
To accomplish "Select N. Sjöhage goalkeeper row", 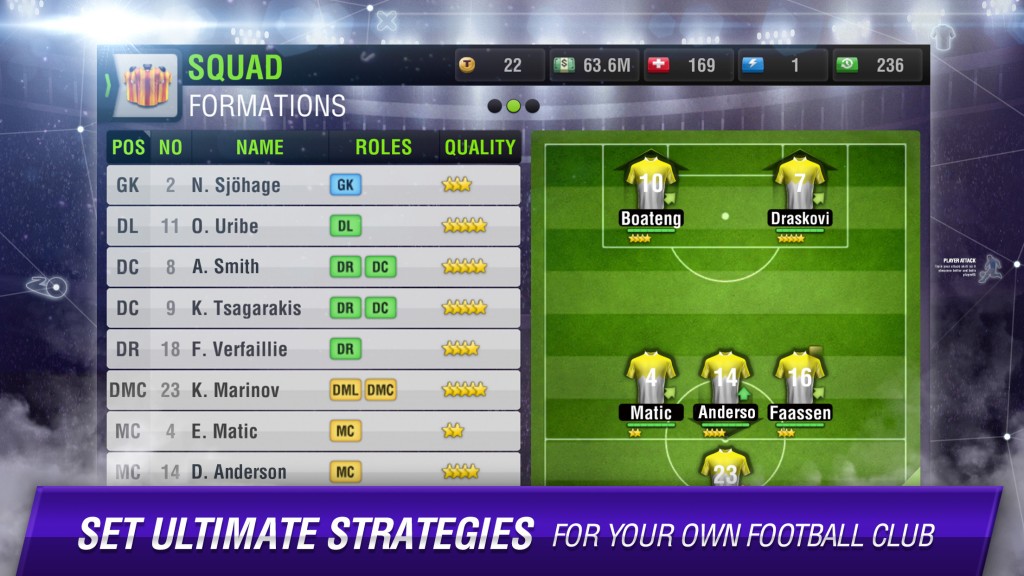I will pyautogui.click(x=313, y=185).
